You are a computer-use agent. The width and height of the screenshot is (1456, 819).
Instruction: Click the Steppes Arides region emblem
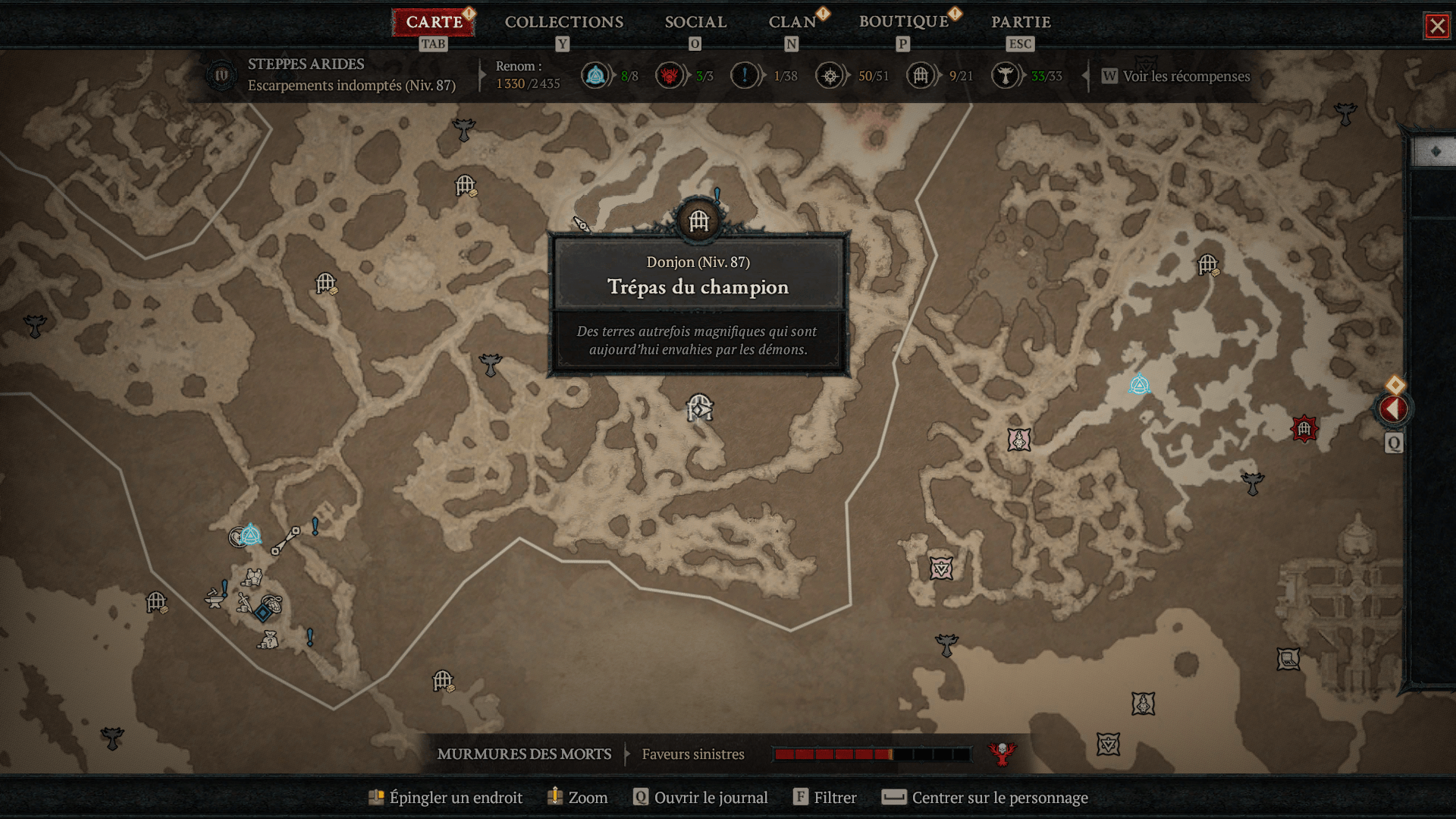click(221, 75)
